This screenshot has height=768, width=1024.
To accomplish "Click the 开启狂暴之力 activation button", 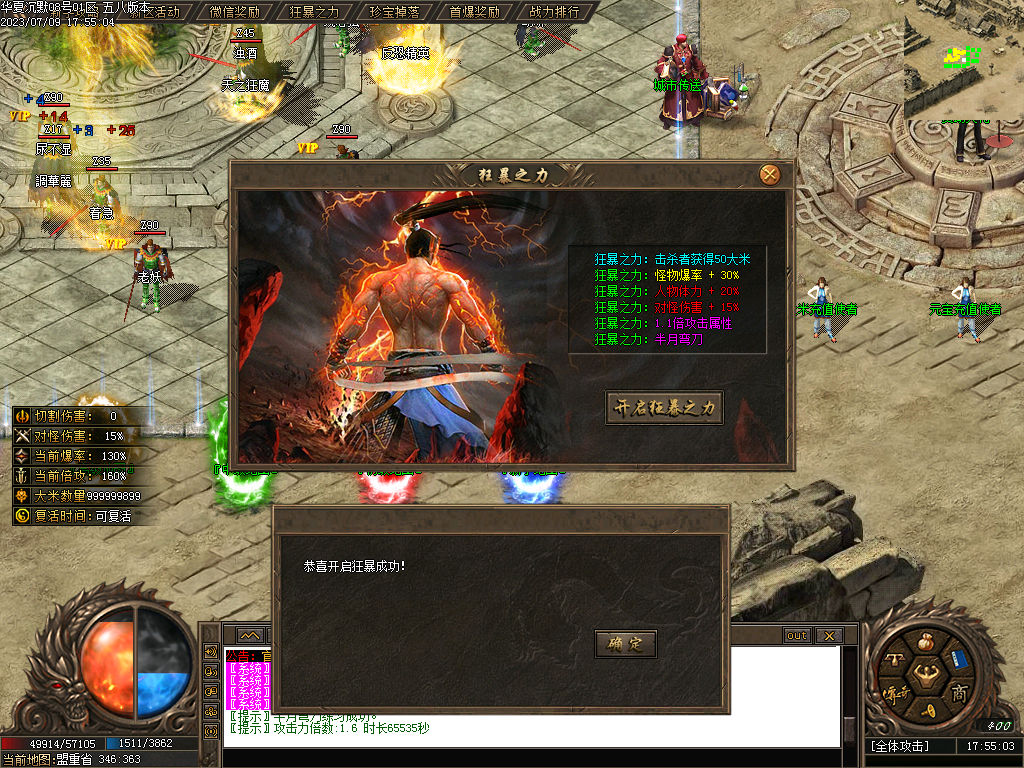I will click(x=664, y=408).
